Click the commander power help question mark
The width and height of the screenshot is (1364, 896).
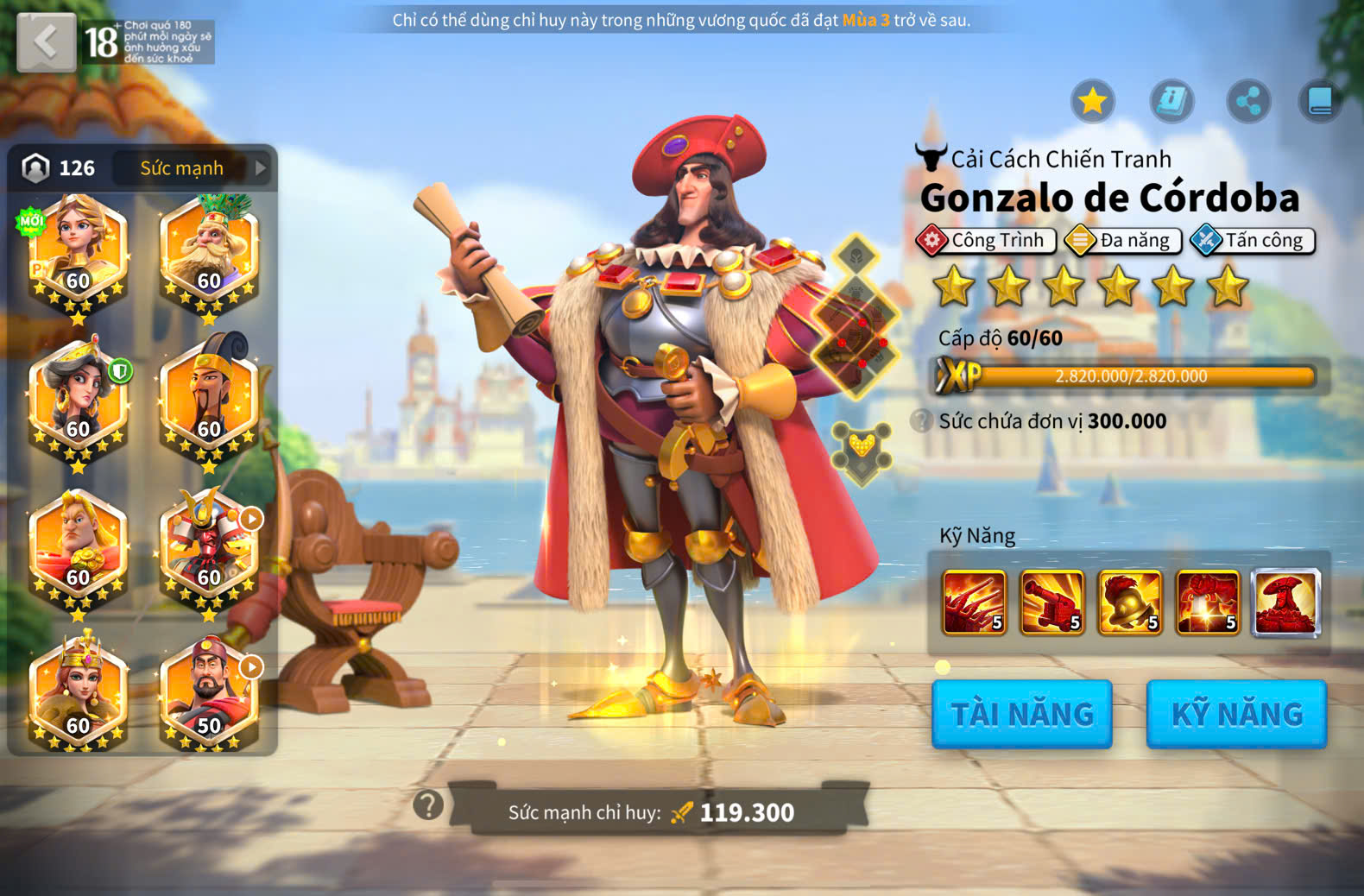[428, 805]
